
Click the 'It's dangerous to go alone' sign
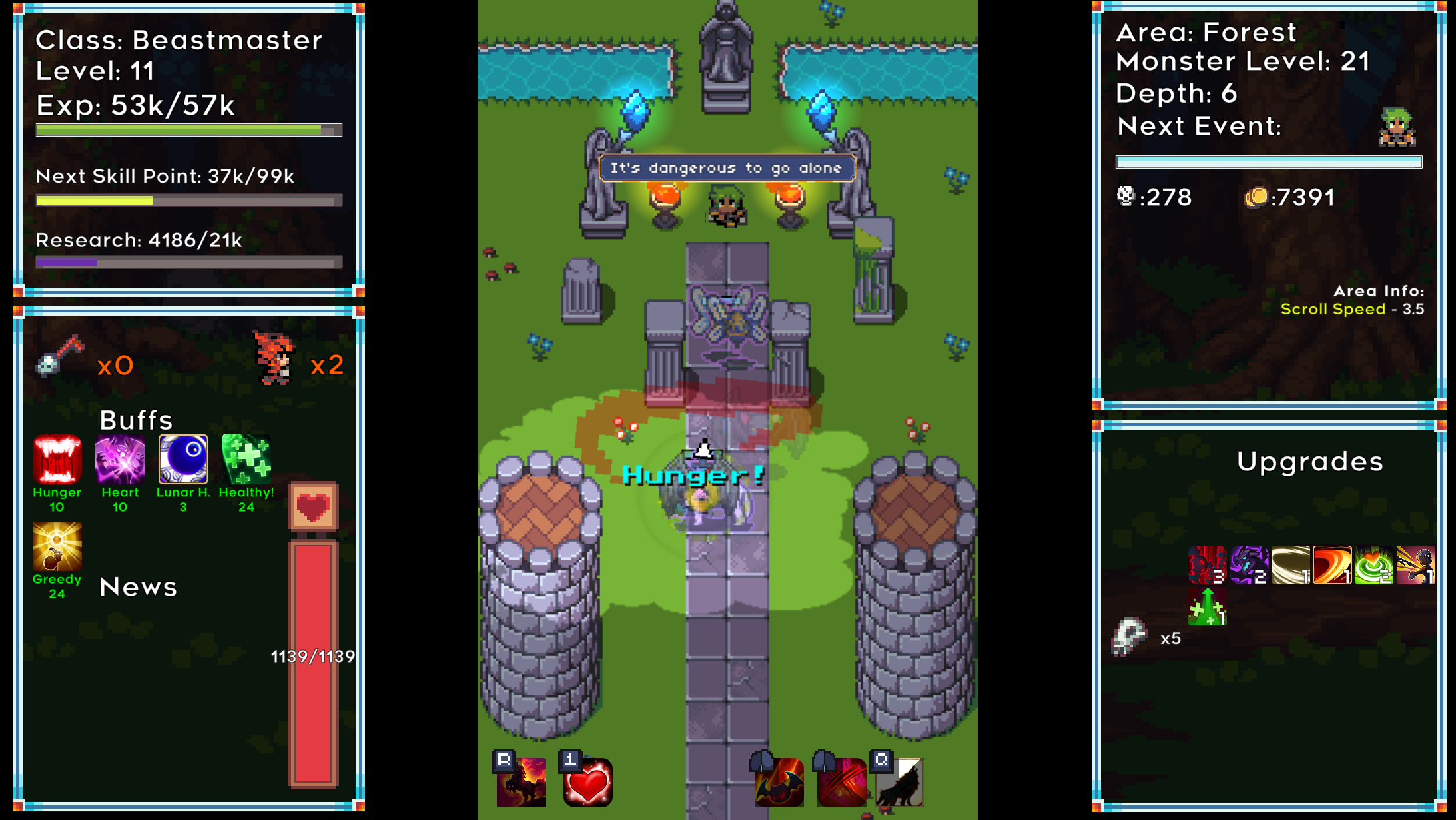coord(726,168)
